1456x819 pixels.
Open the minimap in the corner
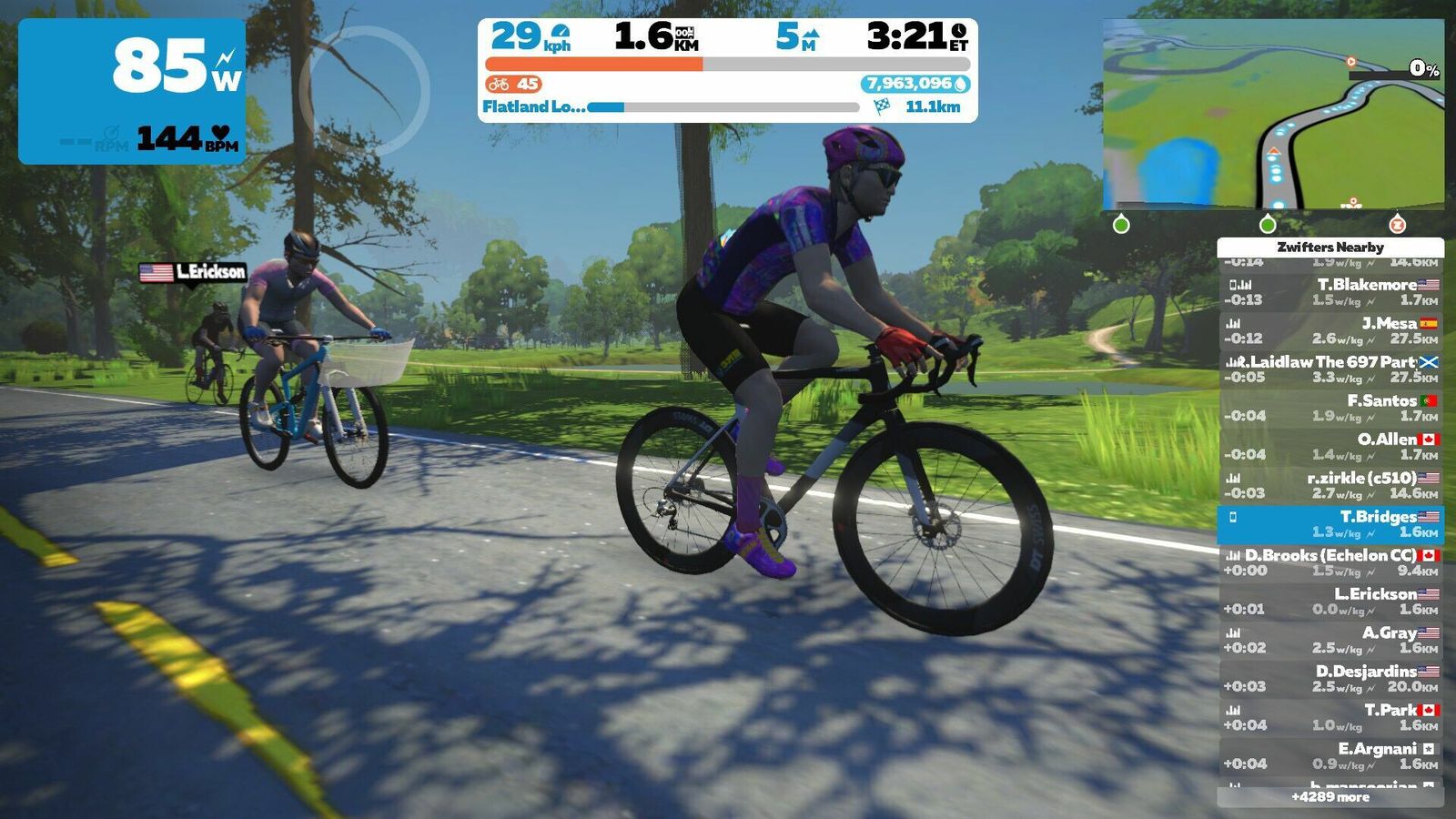1272,115
